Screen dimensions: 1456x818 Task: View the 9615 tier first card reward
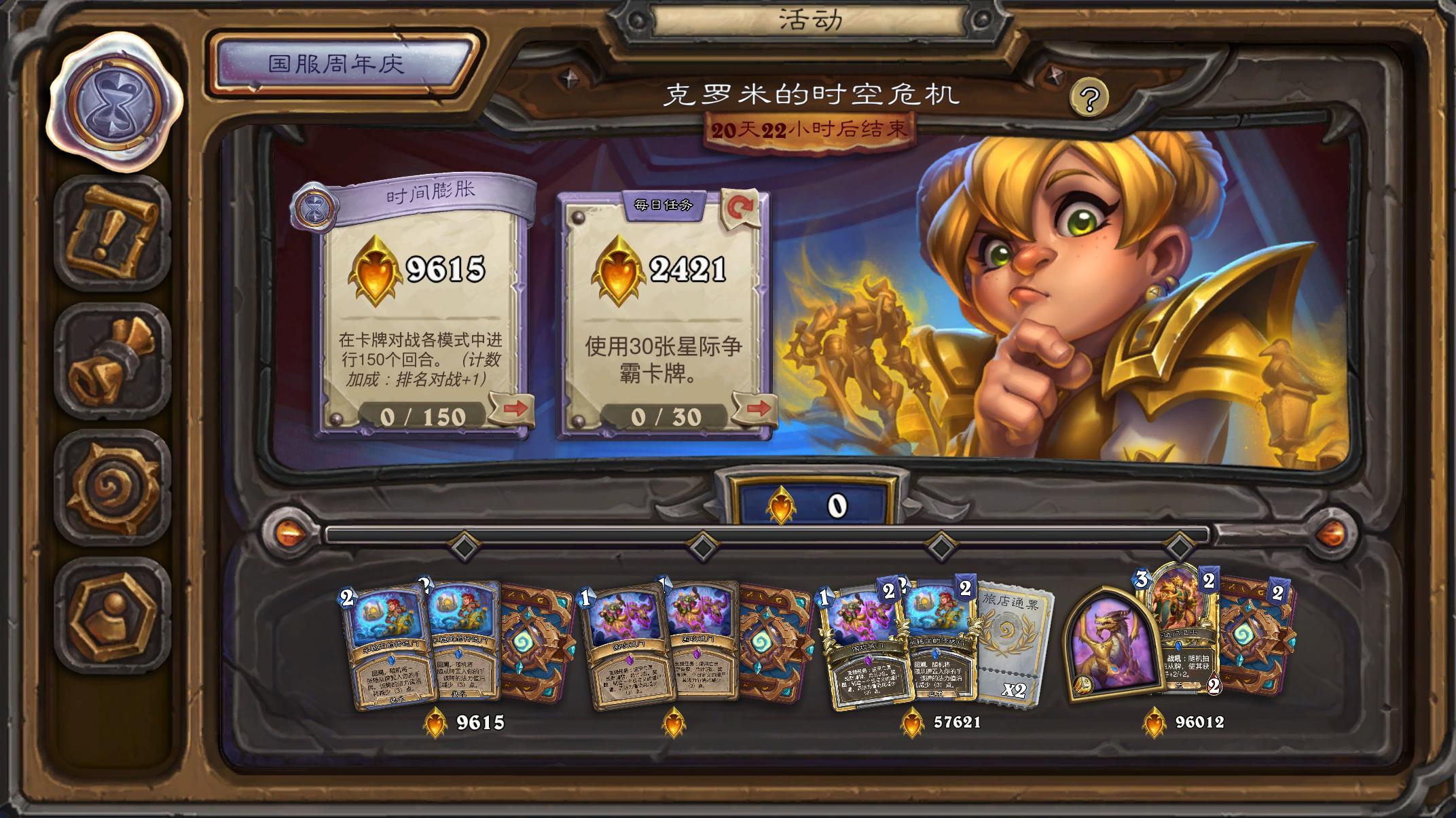(387, 645)
